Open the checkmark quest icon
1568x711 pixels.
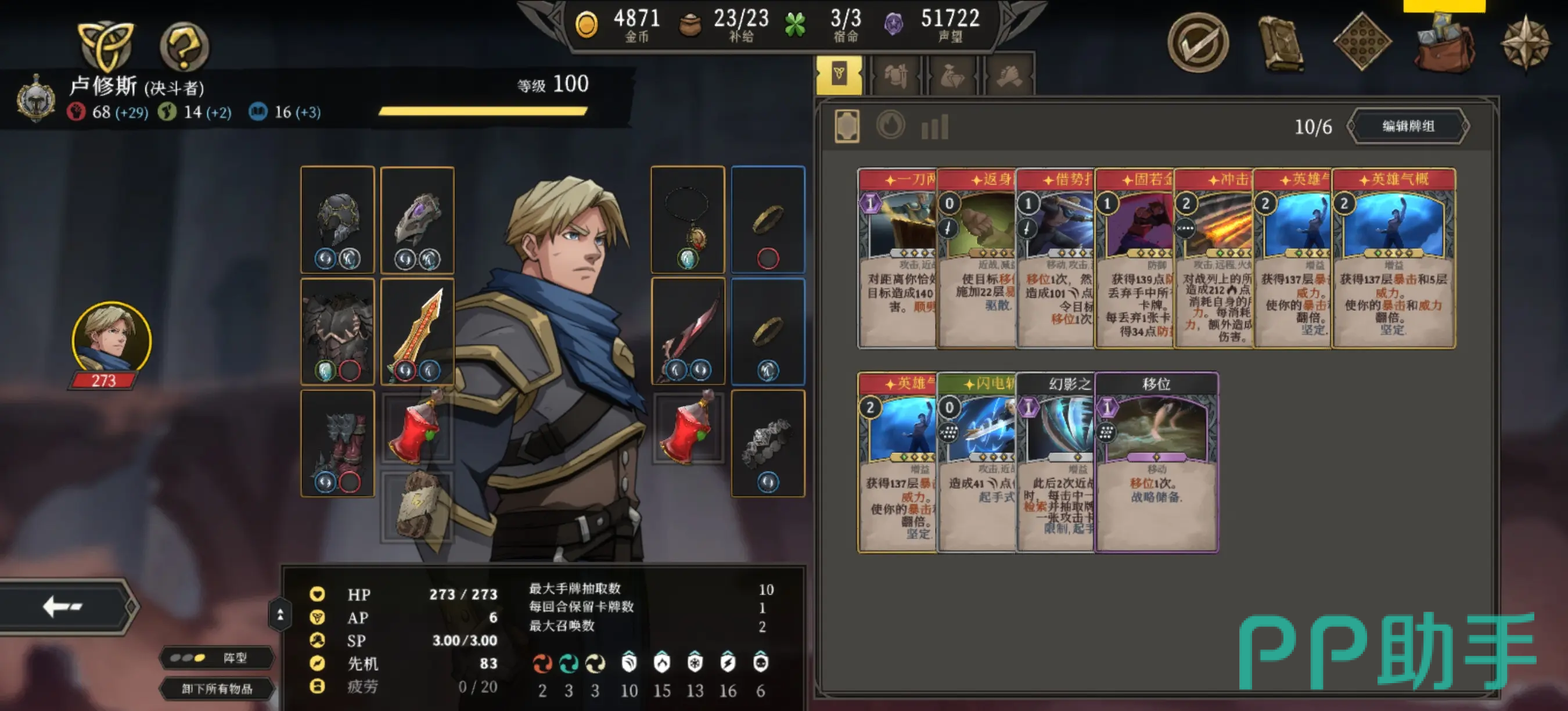coord(1197,42)
